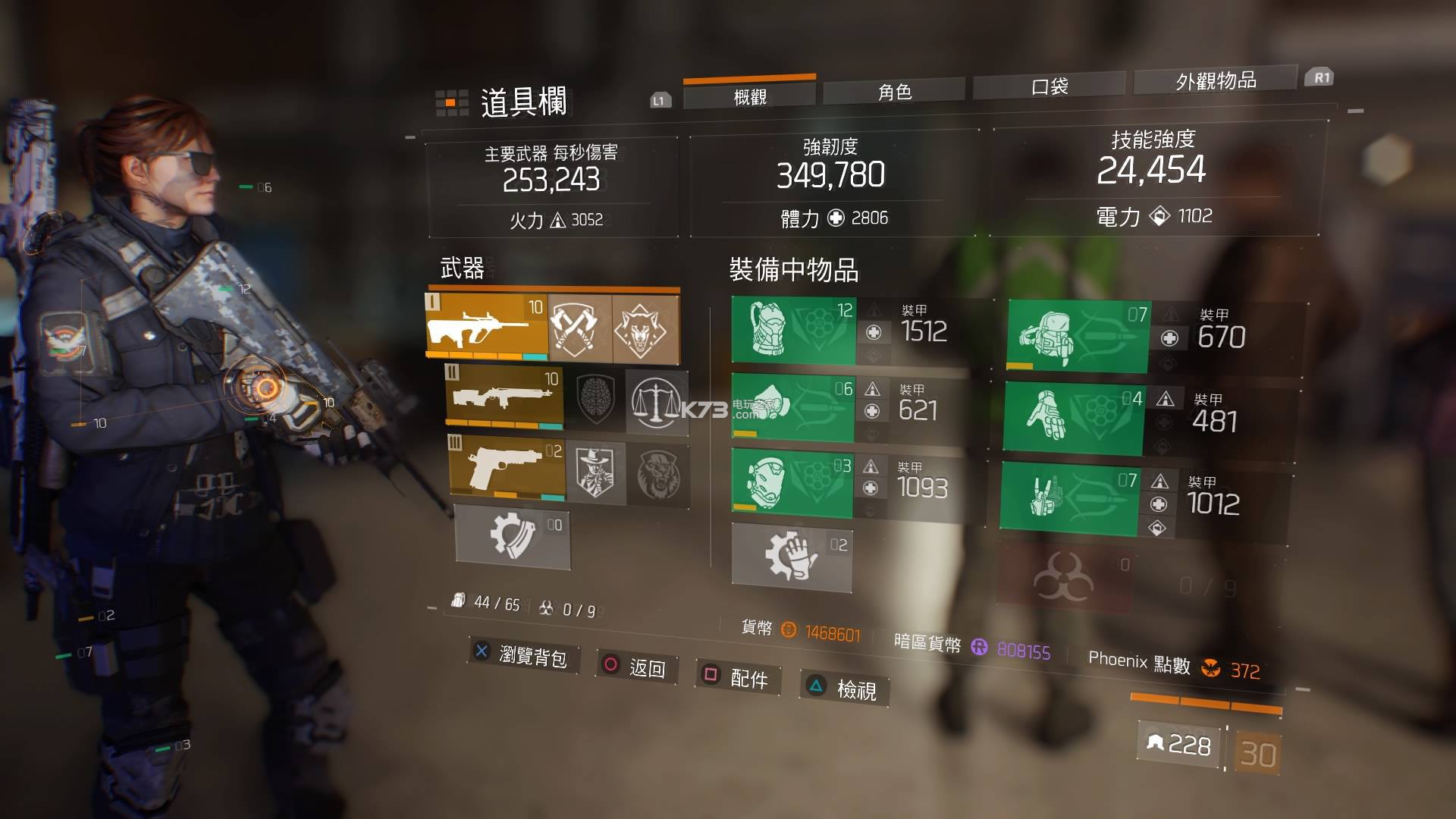Open the 角色 character tab
The width and height of the screenshot is (1456, 819).
click(894, 93)
